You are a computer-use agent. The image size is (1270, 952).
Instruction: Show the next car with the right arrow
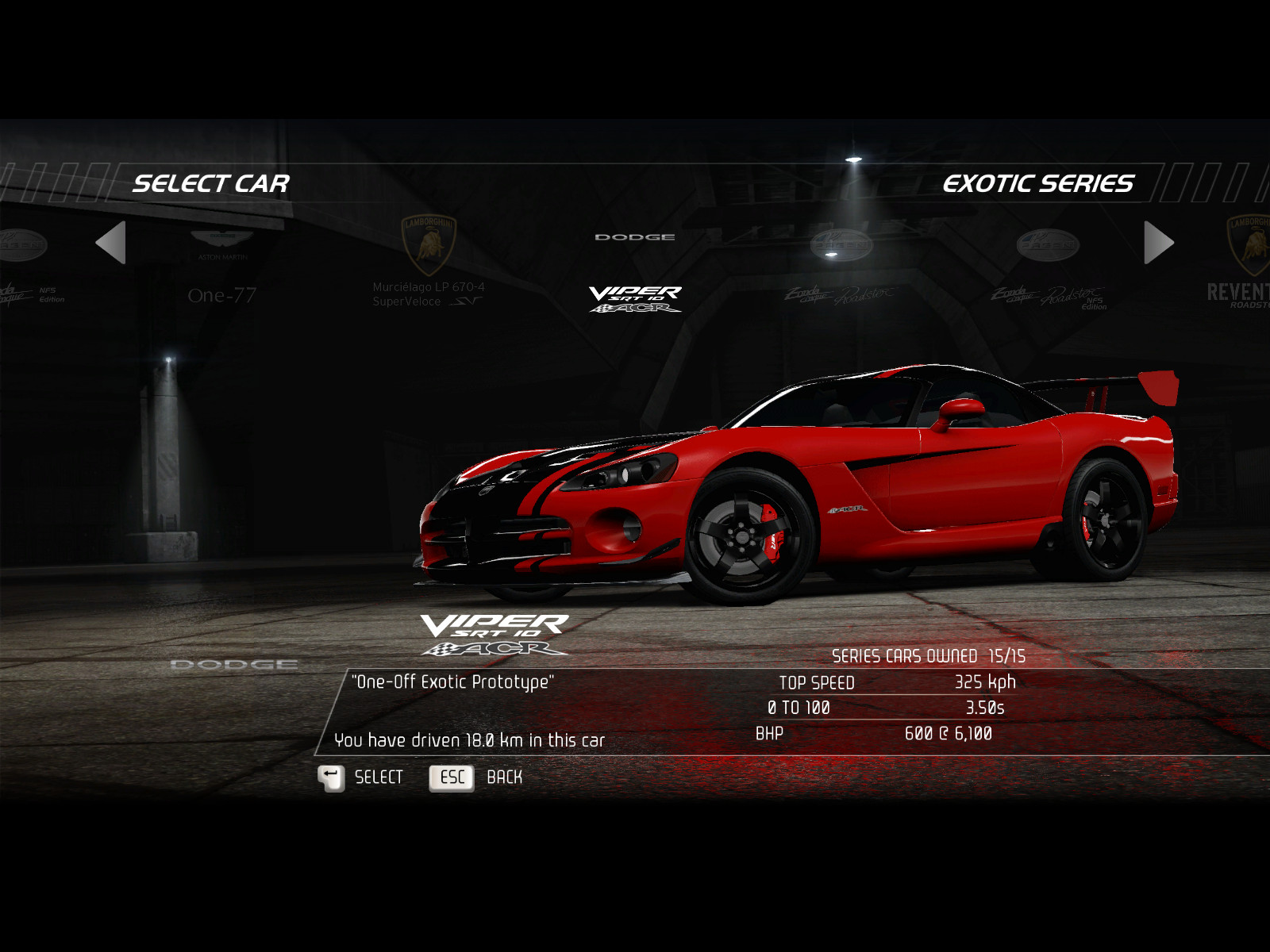[1158, 243]
